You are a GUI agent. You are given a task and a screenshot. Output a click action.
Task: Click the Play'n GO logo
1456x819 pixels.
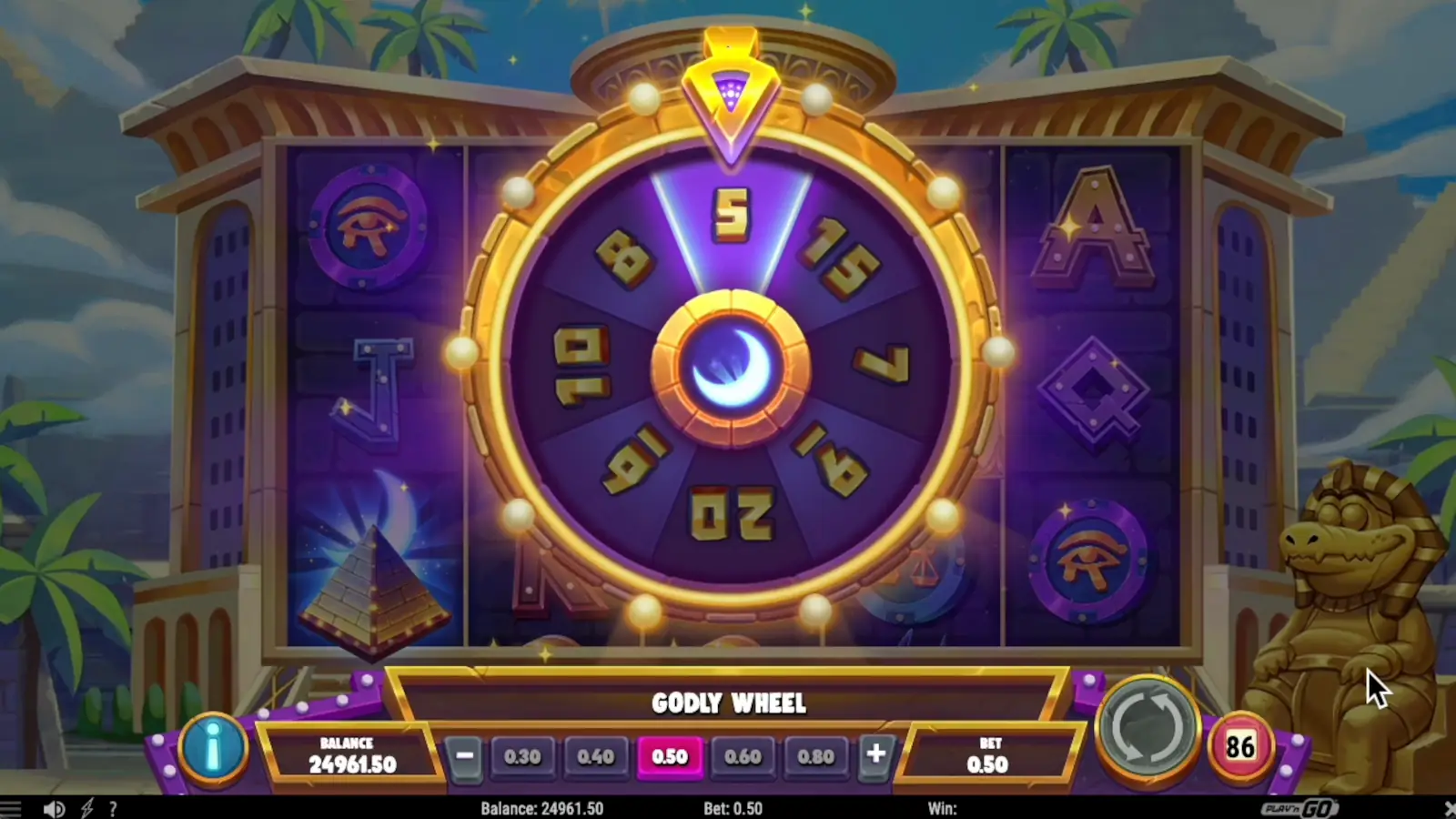click(1299, 808)
